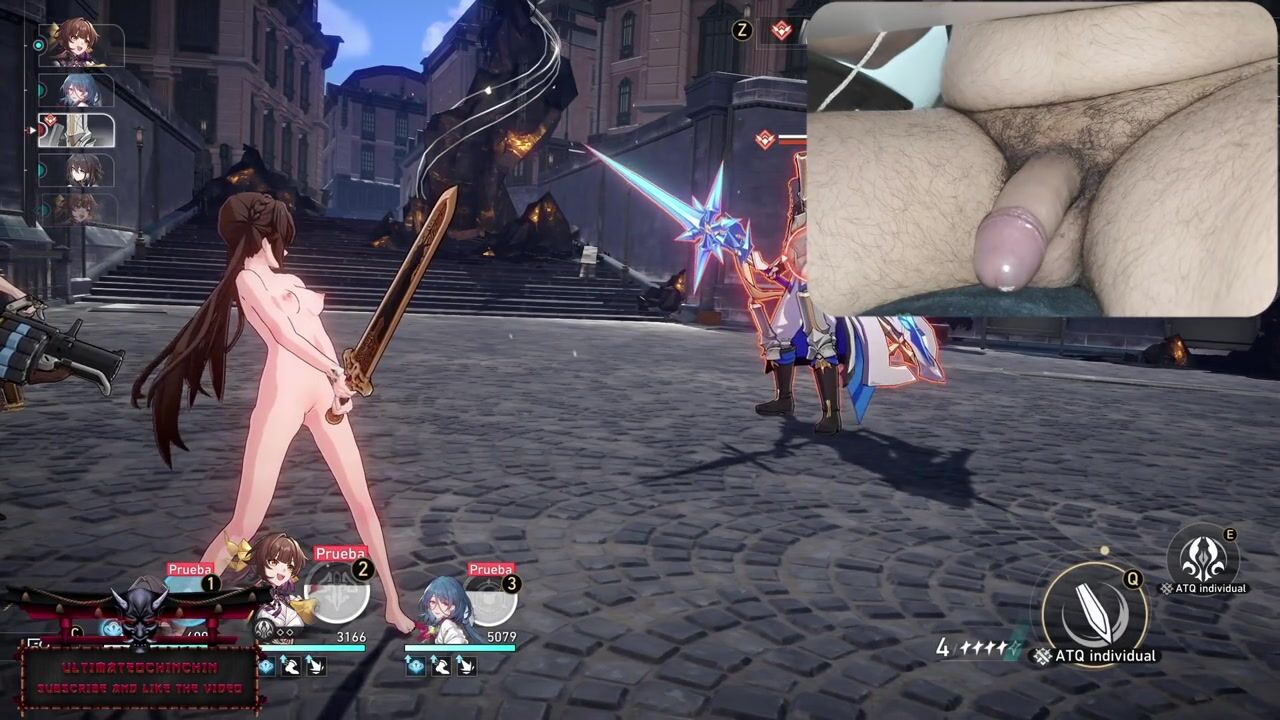Click the top brown-haired turn order portrait
The image size is (1280, 720).
pos(77,44)
